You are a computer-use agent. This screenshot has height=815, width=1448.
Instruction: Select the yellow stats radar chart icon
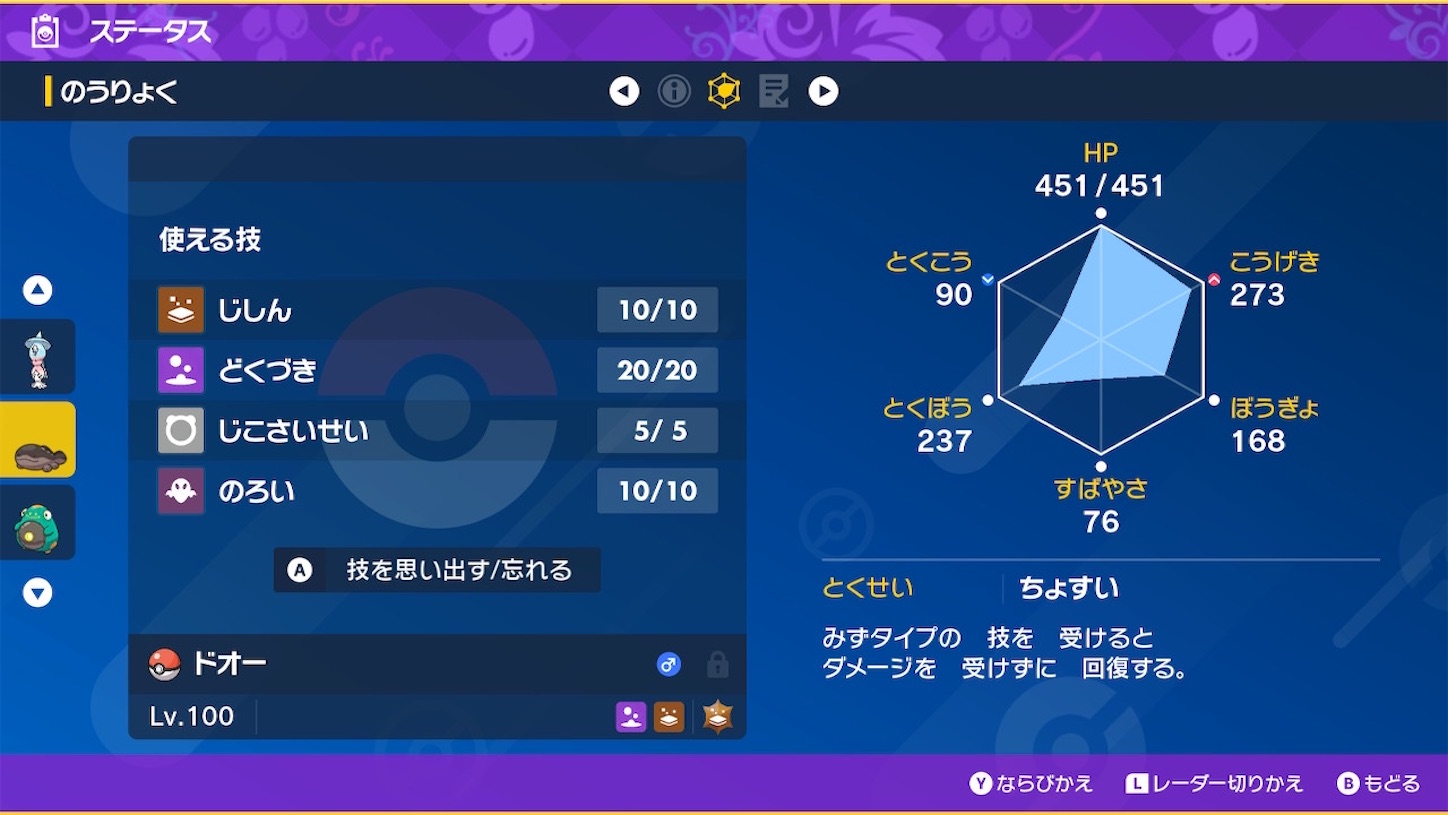point(723,90)
